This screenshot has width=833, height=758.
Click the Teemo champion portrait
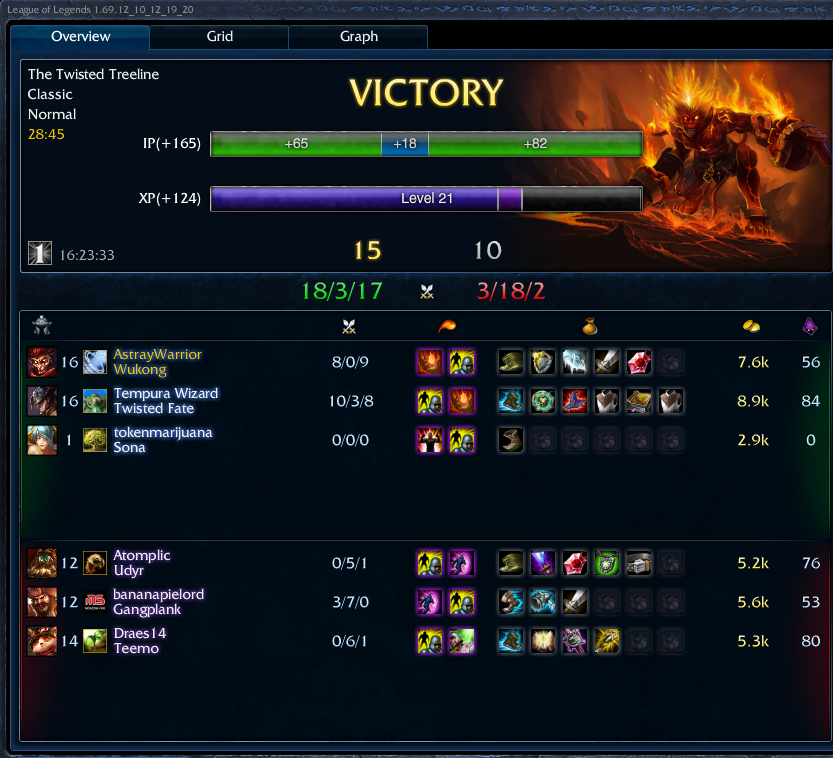(x=42, y=641)
